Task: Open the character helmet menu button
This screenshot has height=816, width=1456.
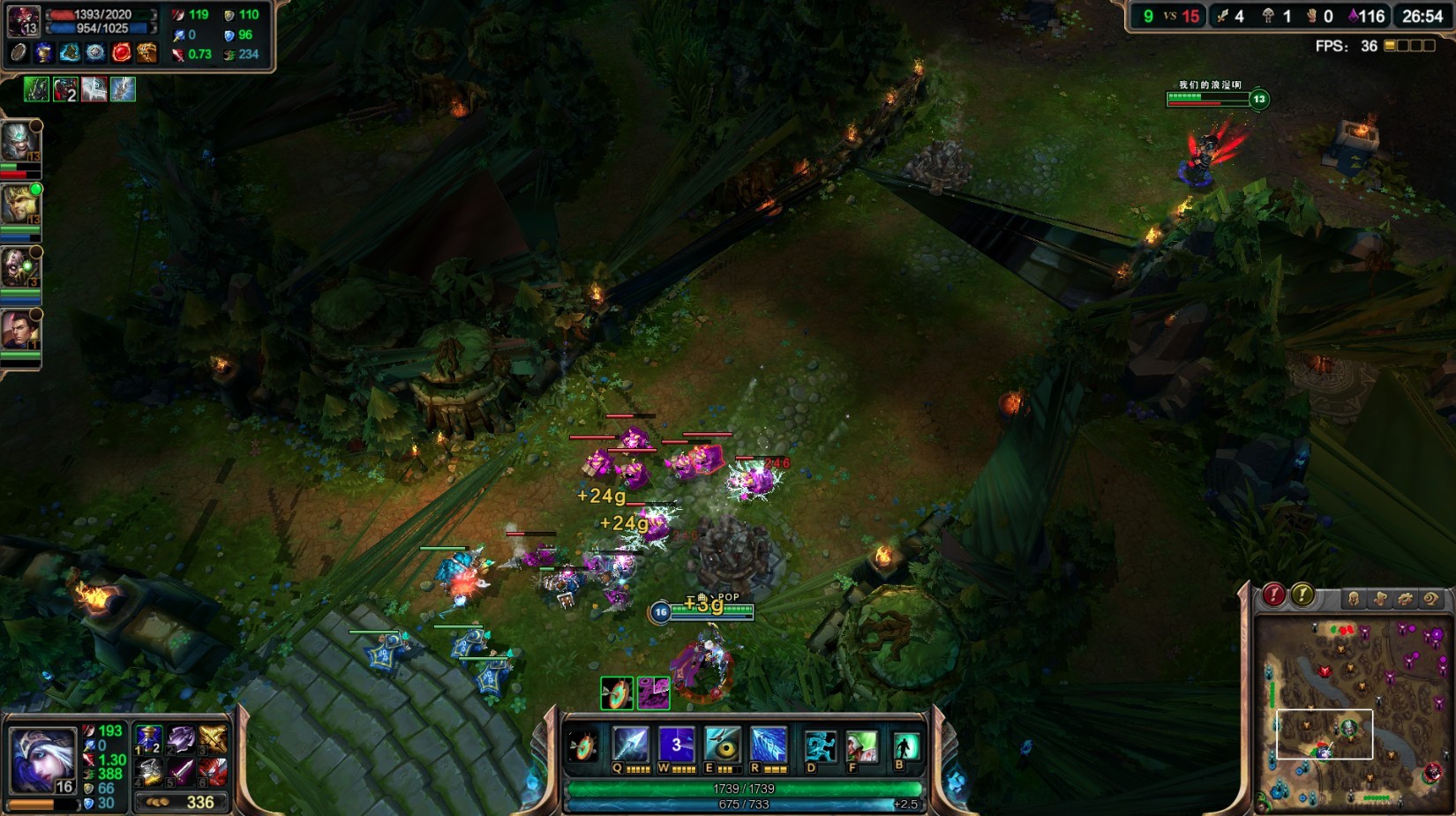Action: point(1354,599)
